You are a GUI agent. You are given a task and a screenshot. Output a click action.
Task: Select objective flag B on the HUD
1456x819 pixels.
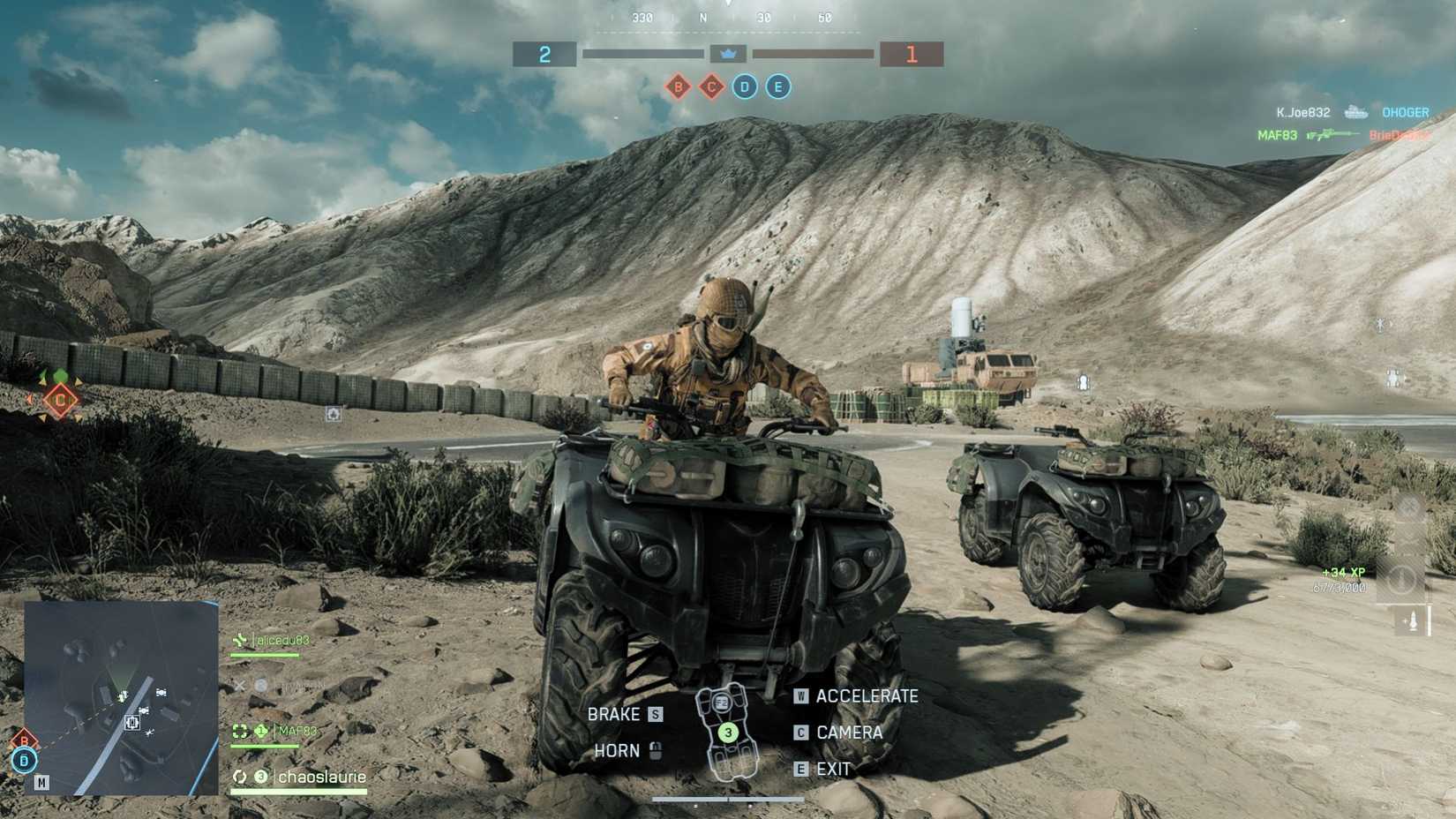point(678,86)
